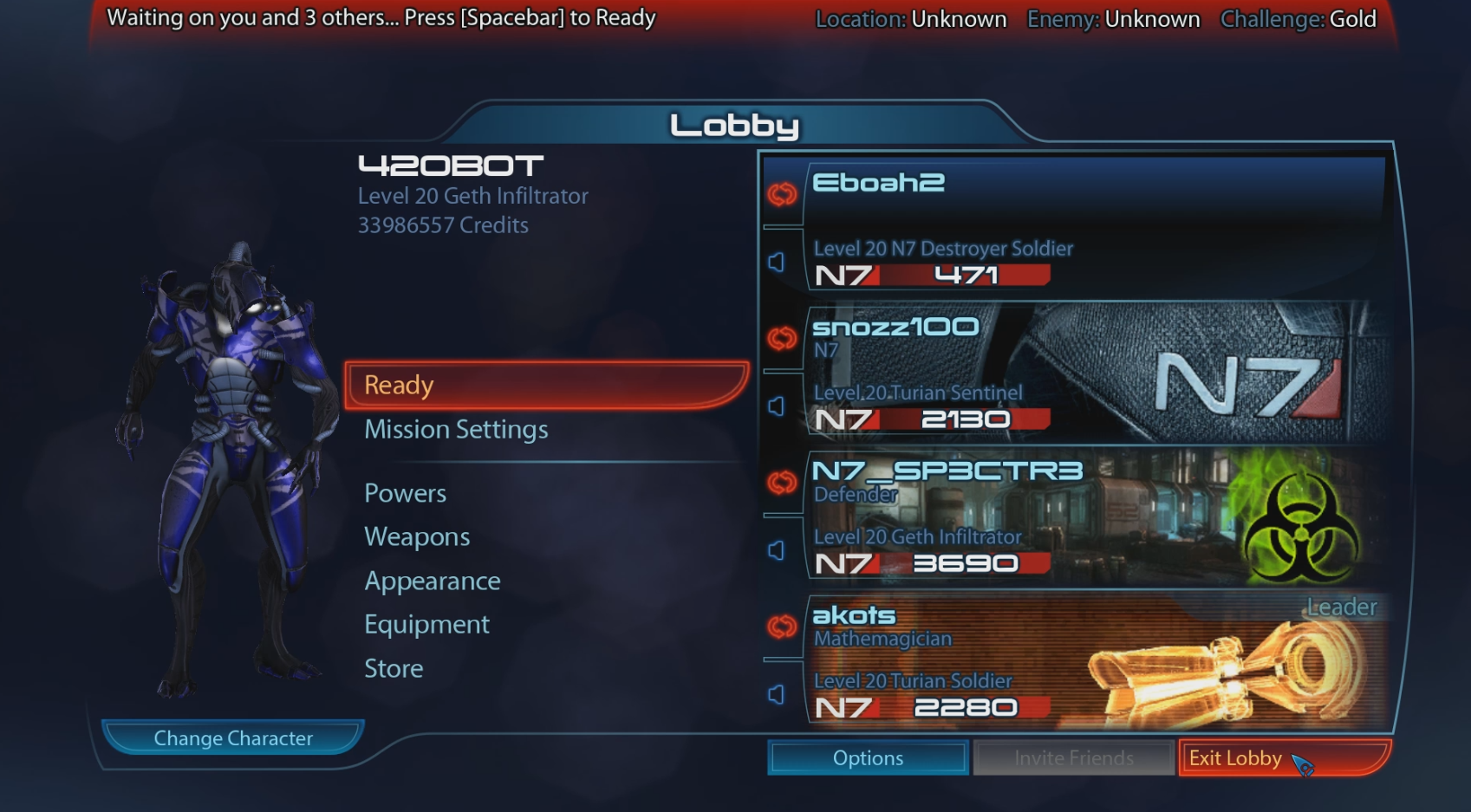1471x812 pixels.
Task: Click the speaker icon on akots' card
Action: [x=776, y=692]
